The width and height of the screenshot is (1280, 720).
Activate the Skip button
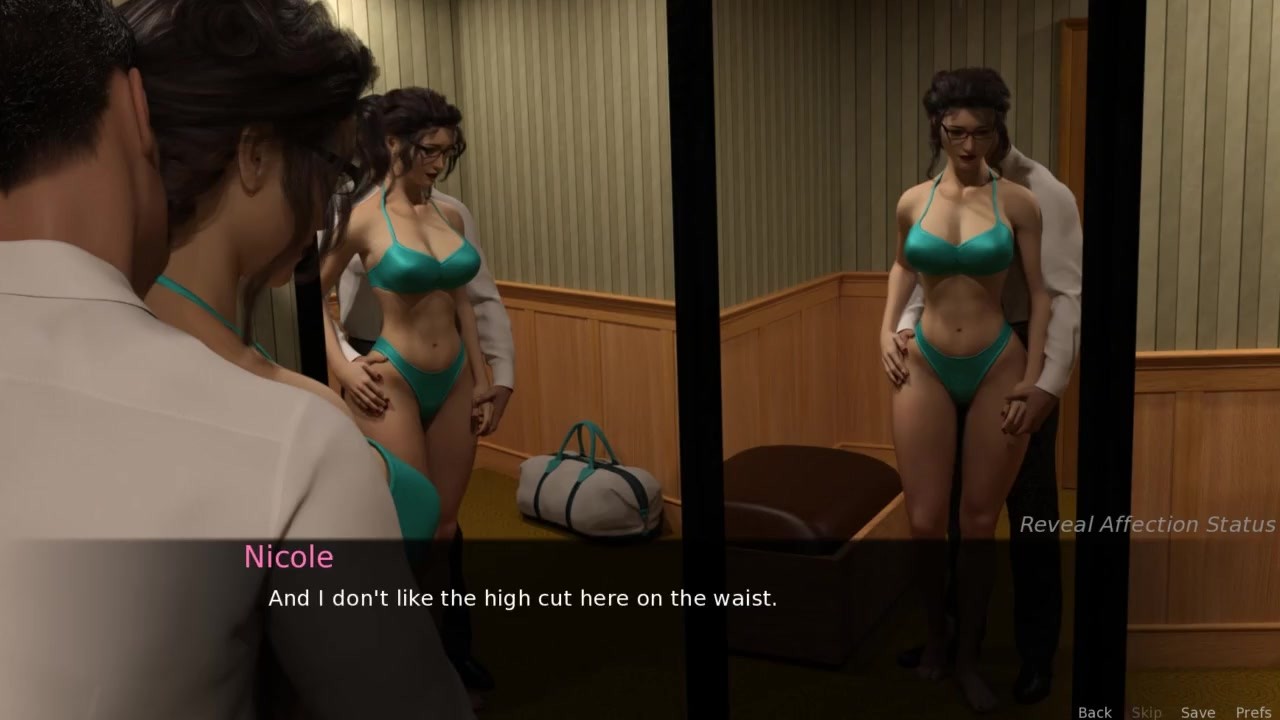(1146, 712)
